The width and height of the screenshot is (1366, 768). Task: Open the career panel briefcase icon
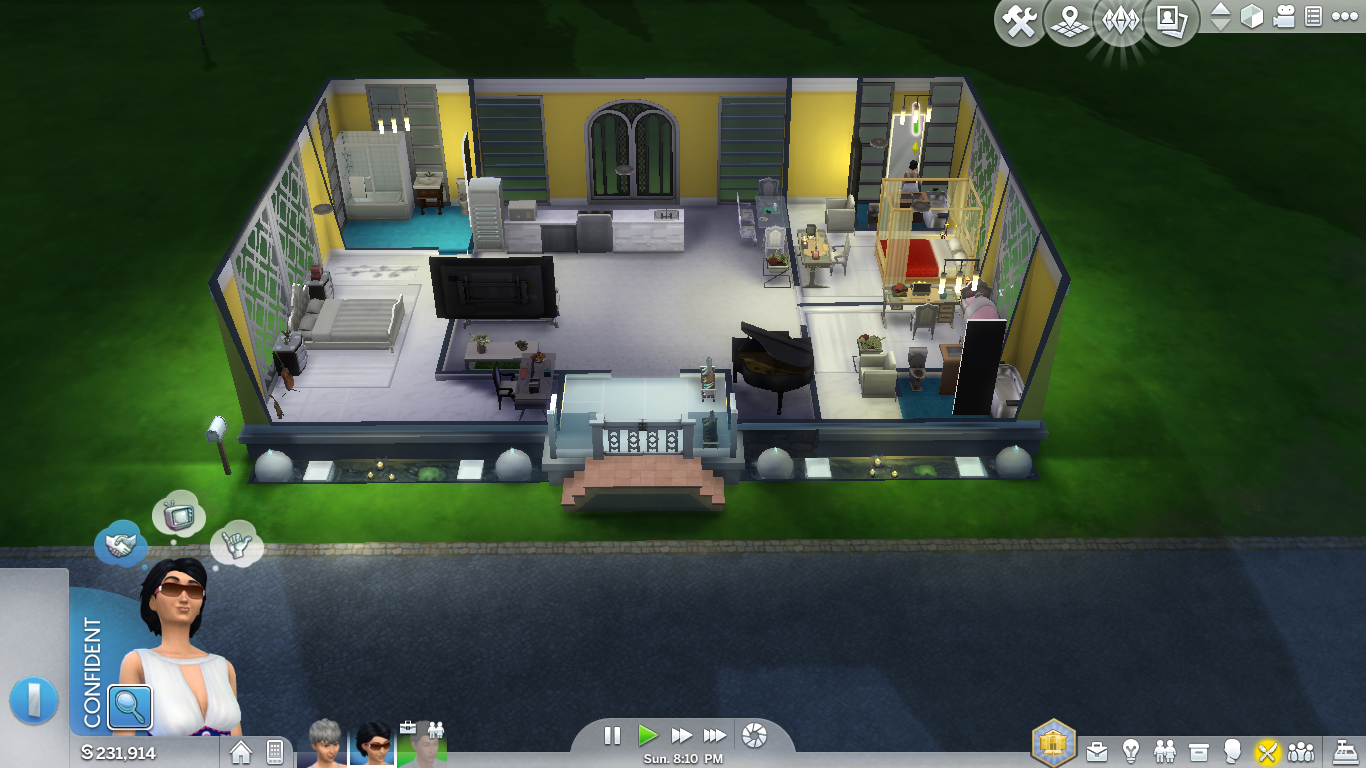click(x=1098, y=752)
